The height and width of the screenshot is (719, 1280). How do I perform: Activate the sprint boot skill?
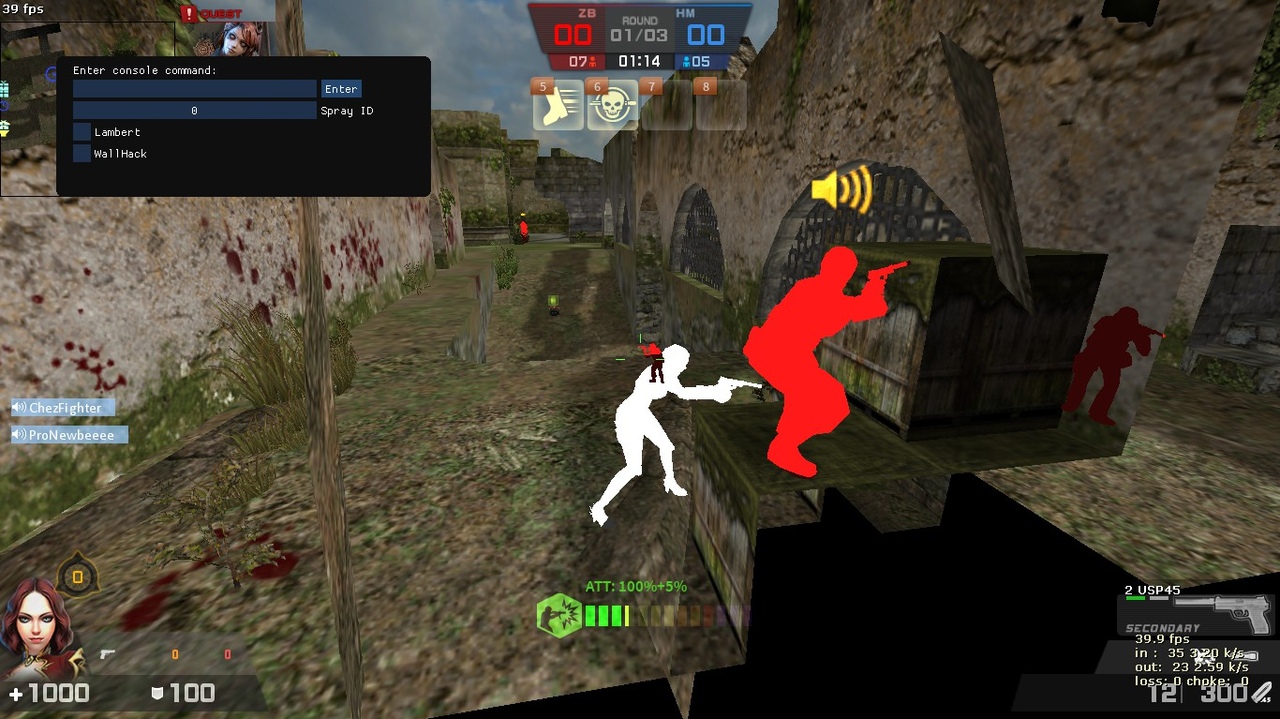[x=557, y=107]
